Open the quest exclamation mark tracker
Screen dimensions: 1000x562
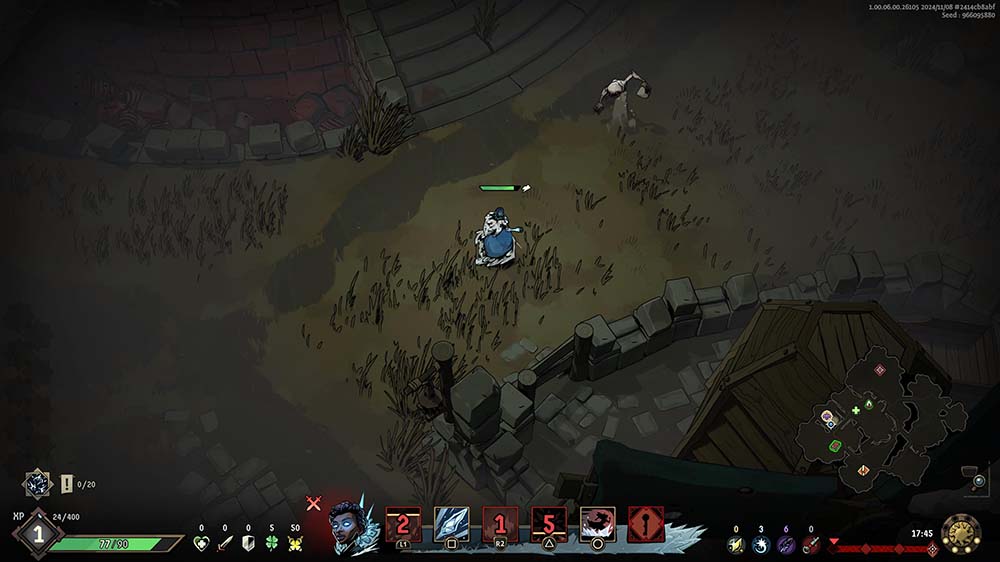pyautogui.click(x=67, y=484)
